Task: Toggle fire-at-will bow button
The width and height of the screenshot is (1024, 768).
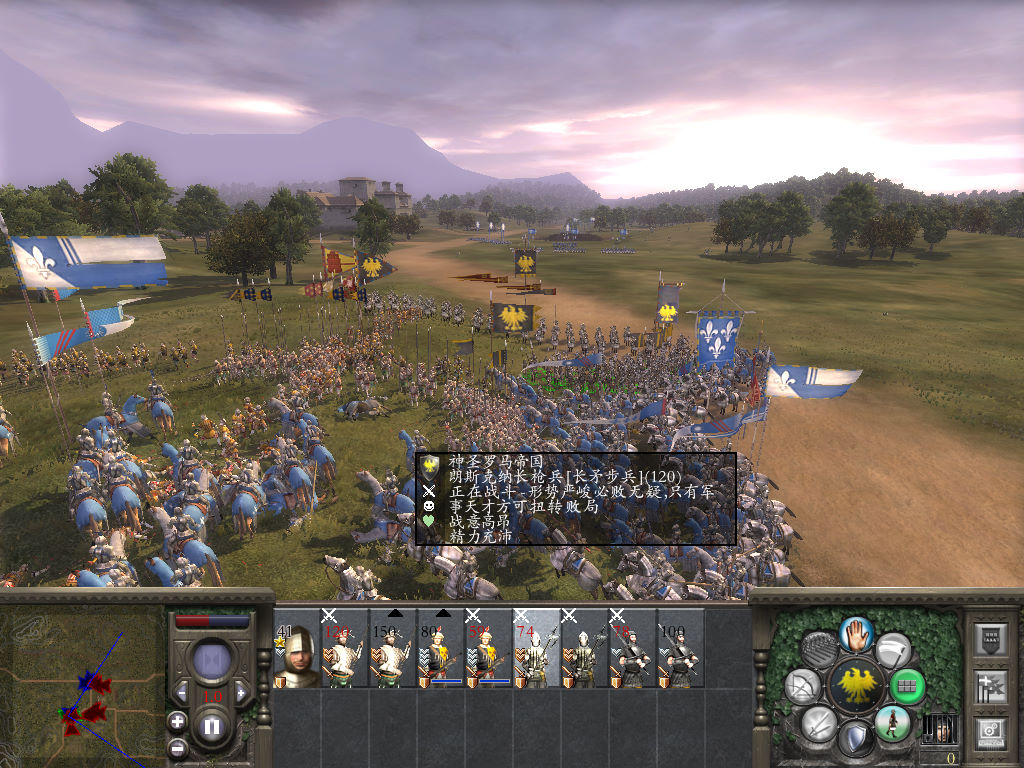Action: tap(803, 686)
